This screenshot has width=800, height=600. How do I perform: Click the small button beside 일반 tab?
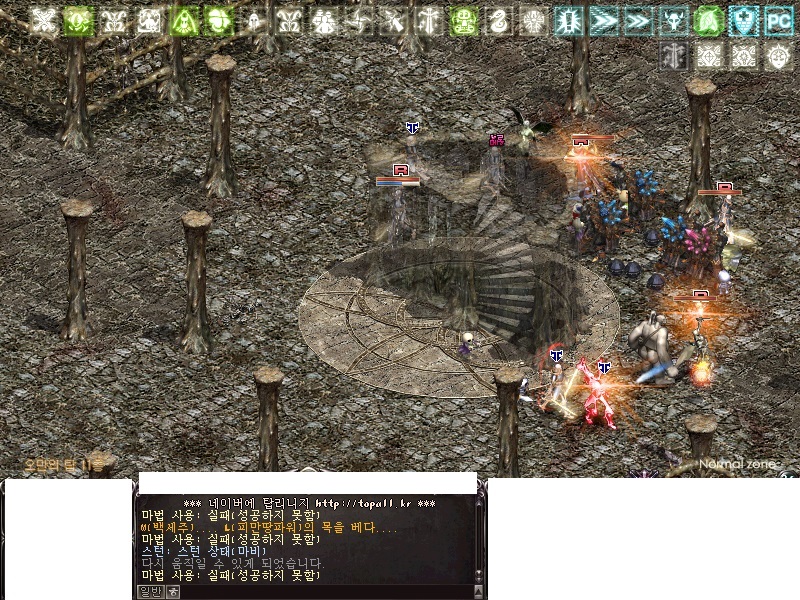173,592
